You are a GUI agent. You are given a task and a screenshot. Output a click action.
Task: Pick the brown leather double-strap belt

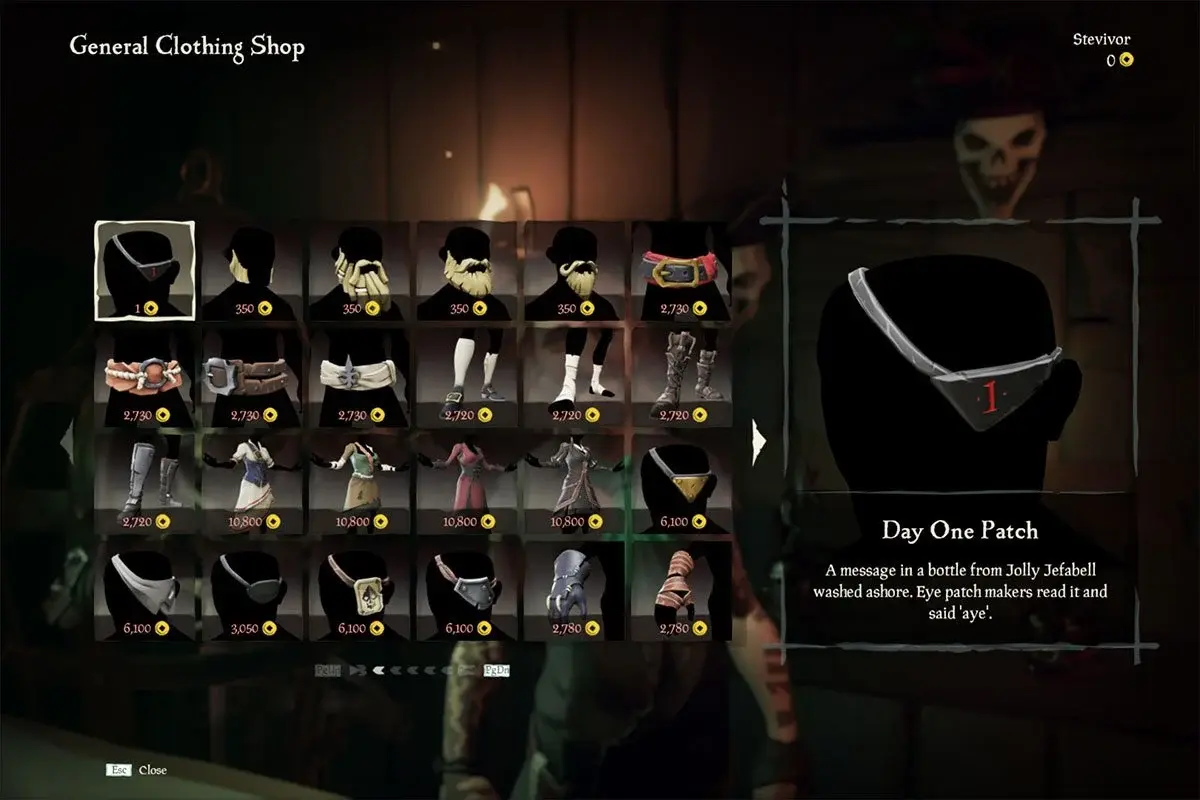click(x=252, y=377)
